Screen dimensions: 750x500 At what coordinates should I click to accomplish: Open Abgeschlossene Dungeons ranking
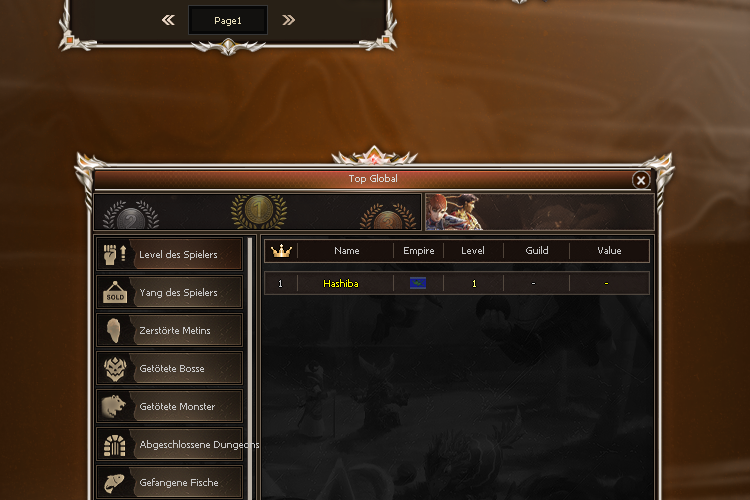172,445
